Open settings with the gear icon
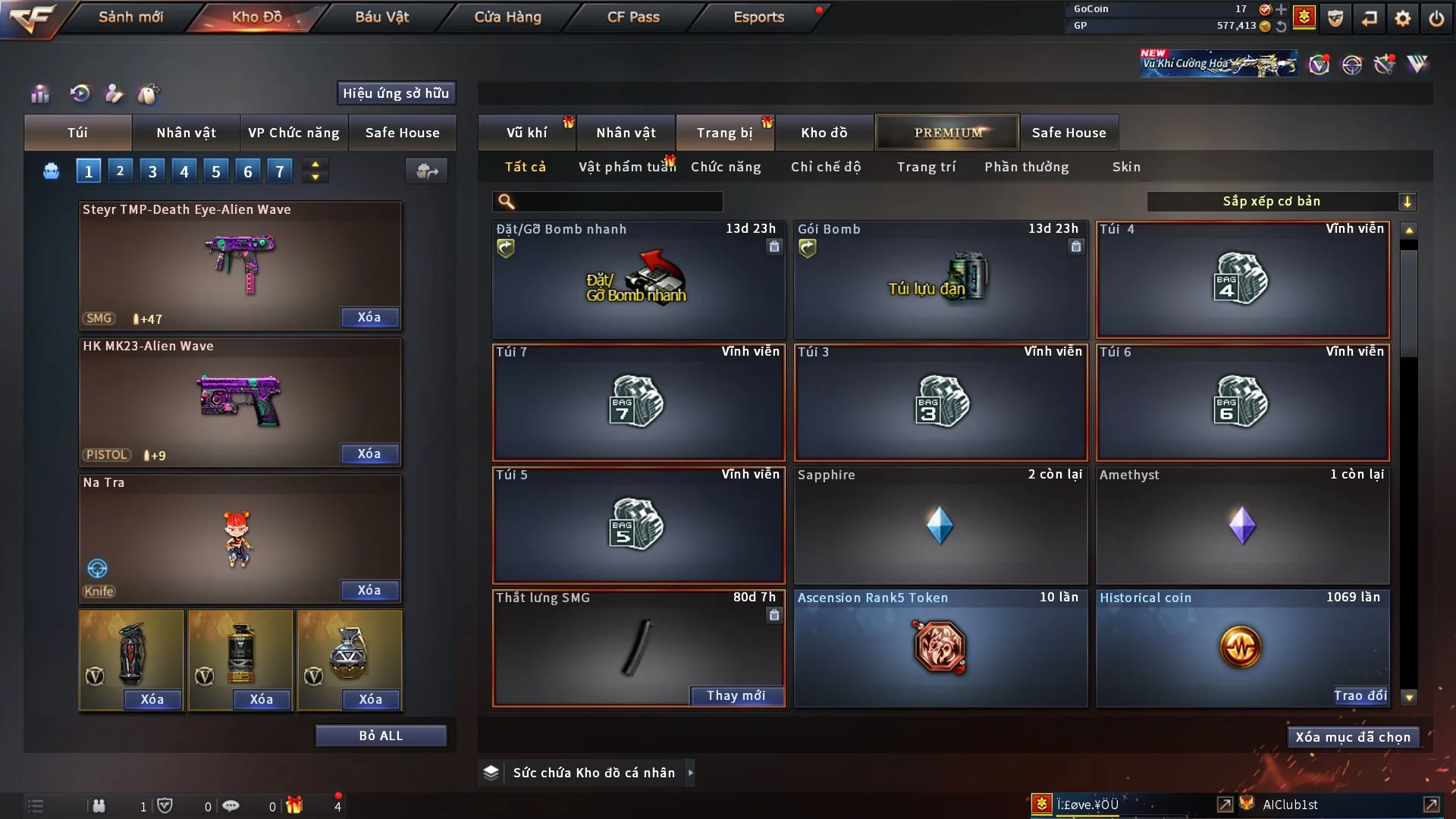Image resolution: width=1456 pixels, height=819 pixels. [1402, 18]
